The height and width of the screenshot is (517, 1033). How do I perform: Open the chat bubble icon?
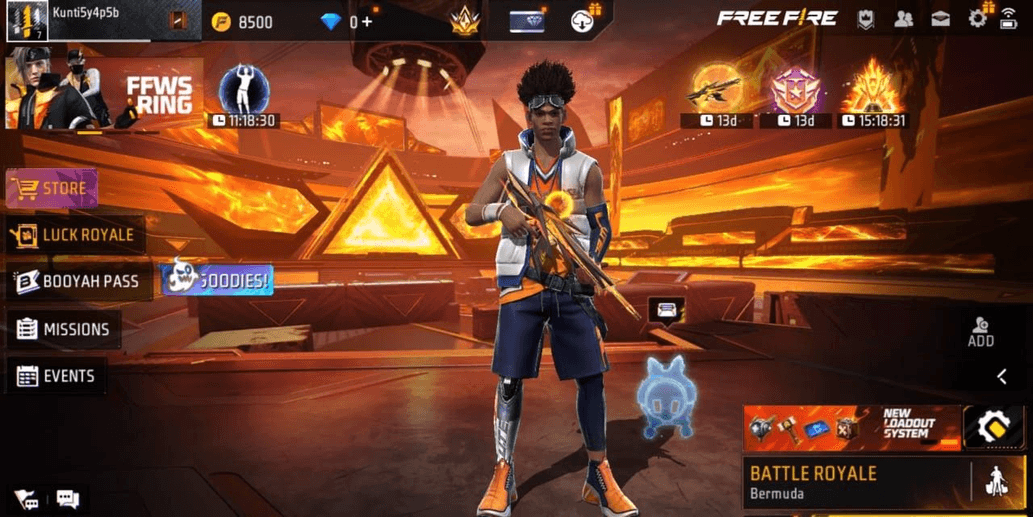point(67,498)
